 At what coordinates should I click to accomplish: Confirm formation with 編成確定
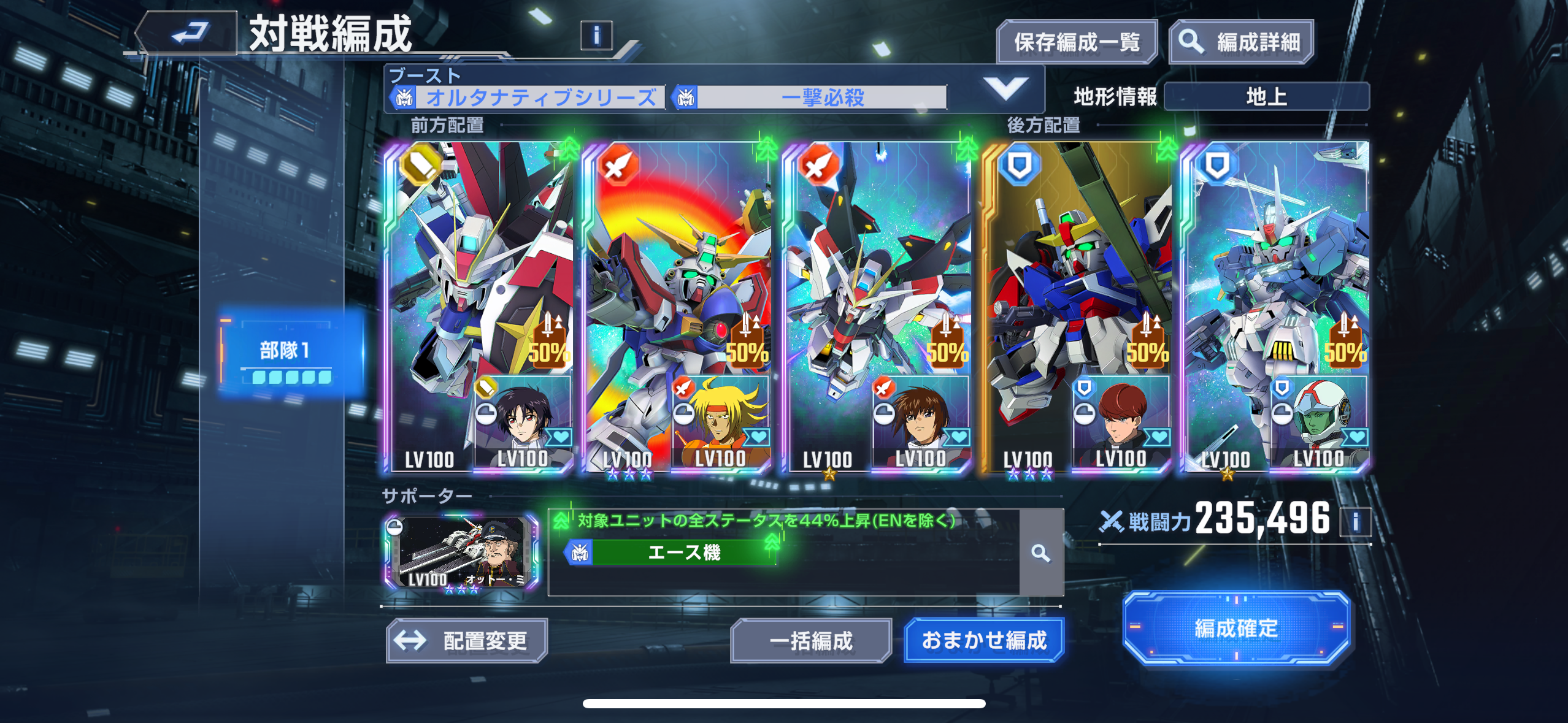point(1236,629)
